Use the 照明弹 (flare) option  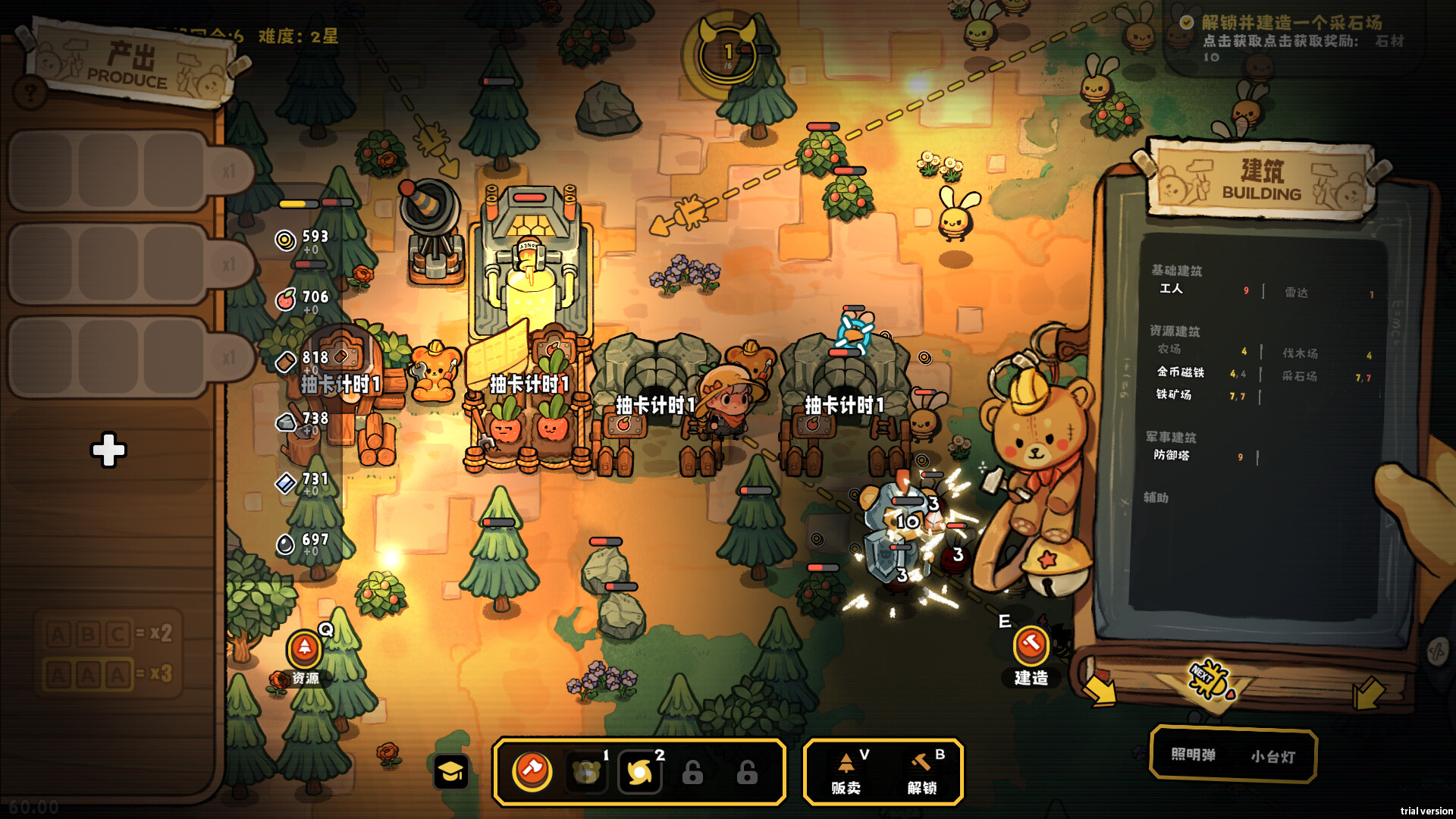[1193, 755]
